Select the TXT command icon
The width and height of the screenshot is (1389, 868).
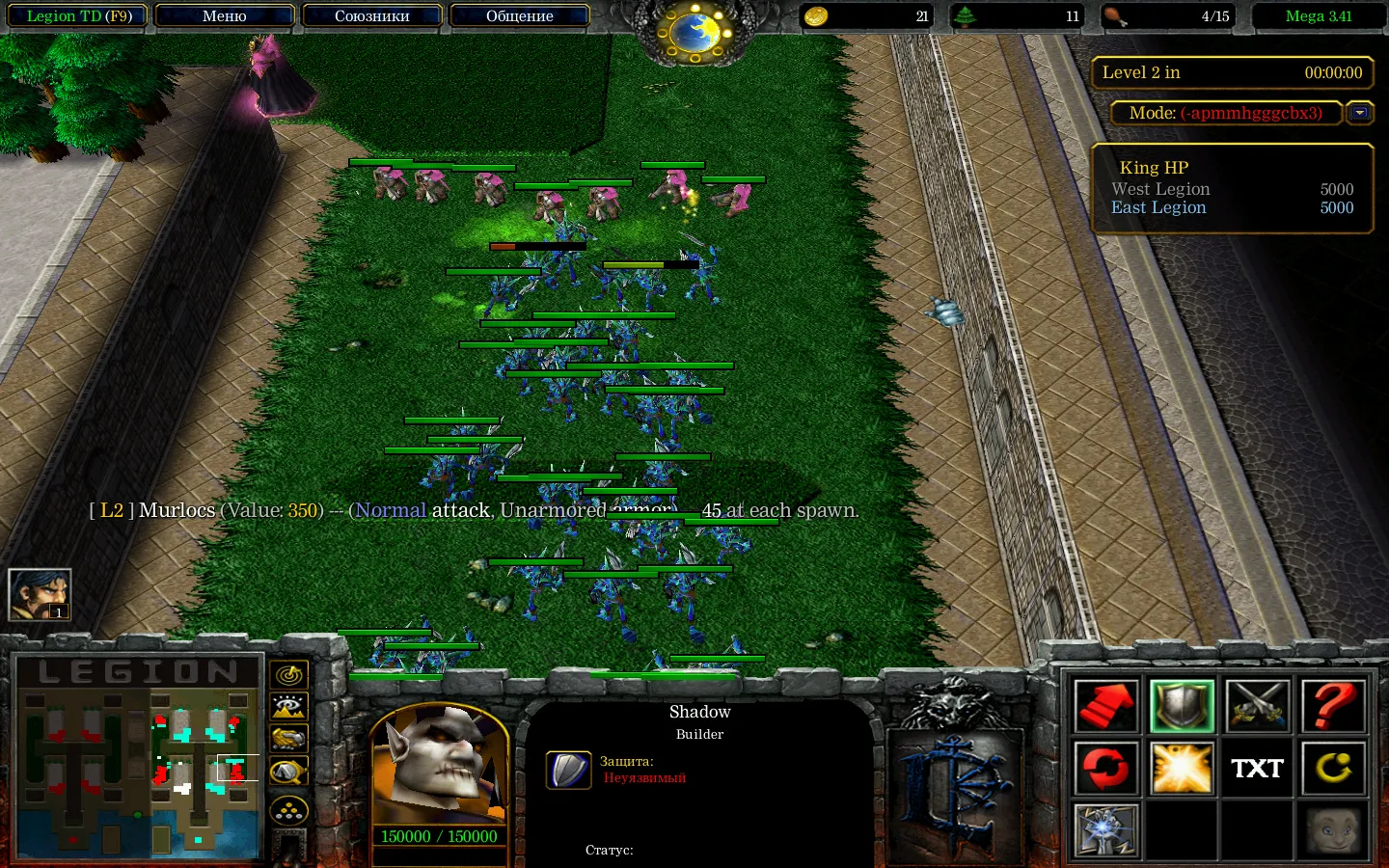coord(1257,769)
